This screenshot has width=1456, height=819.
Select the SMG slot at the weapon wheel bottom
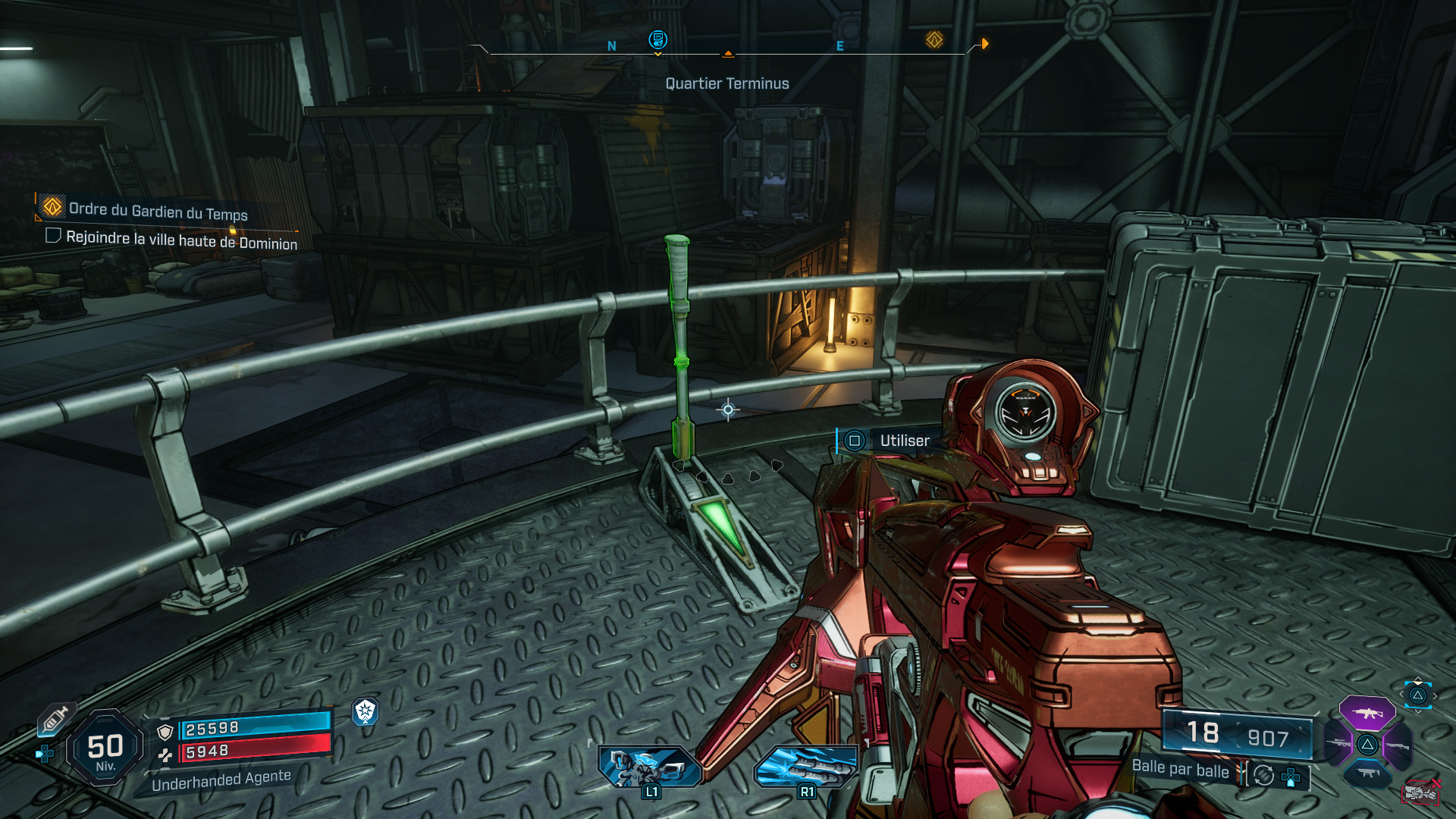pyautogui.click(x=1368, y=773)
